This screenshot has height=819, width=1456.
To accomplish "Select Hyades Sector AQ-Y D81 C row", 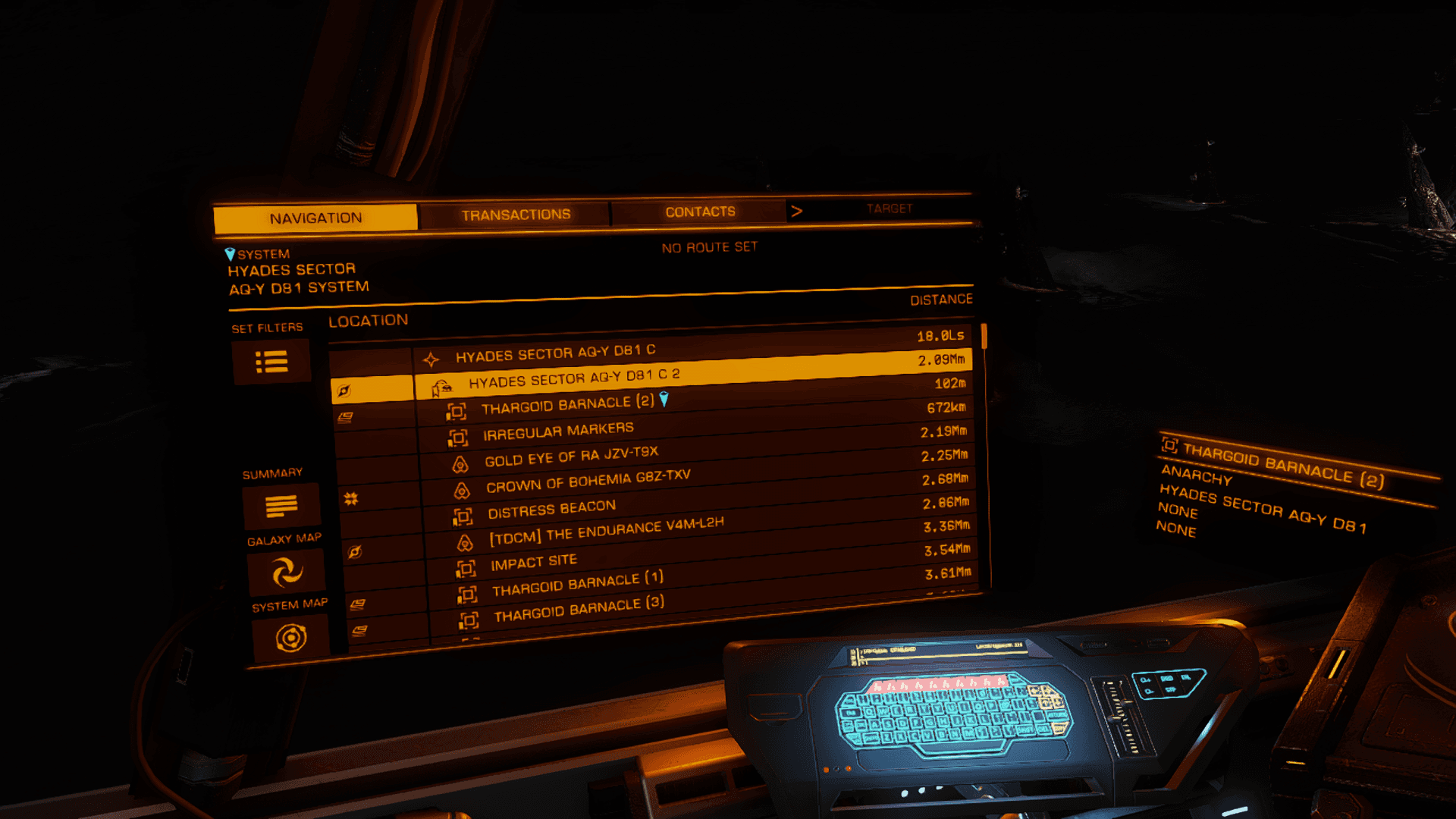I will (x=555, y=353).
